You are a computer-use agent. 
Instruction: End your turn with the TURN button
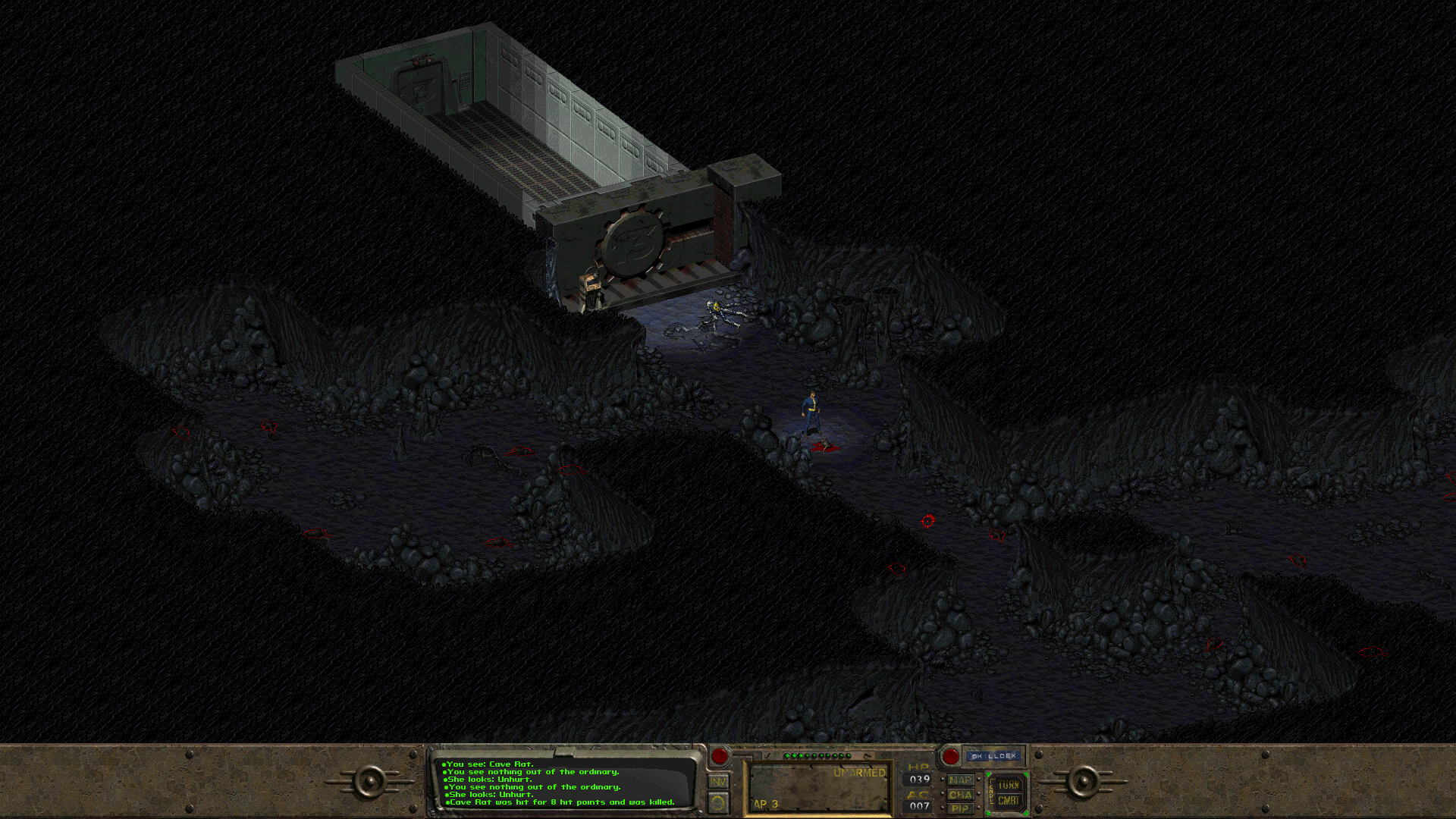[1008, 785]
